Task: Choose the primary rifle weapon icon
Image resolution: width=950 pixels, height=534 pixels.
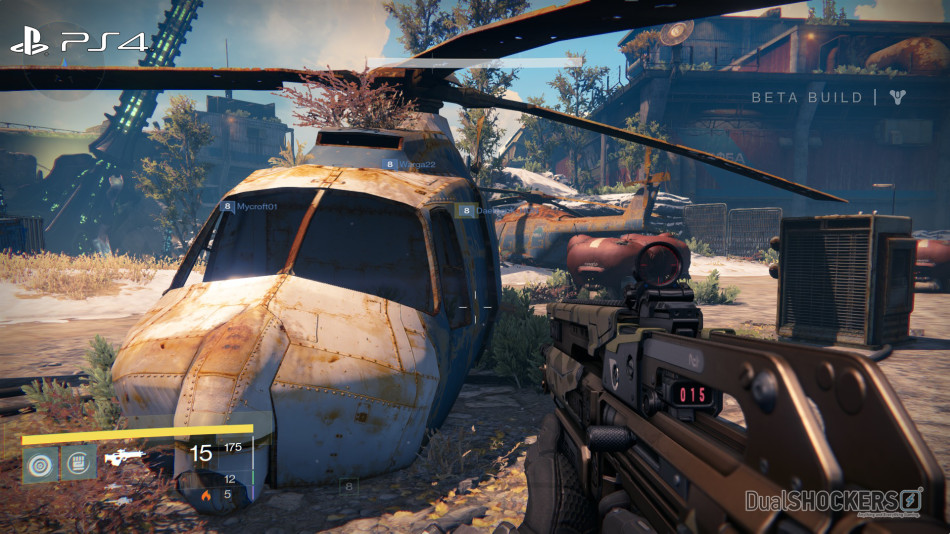Action: pyautogui.click(x=125, y=458)
